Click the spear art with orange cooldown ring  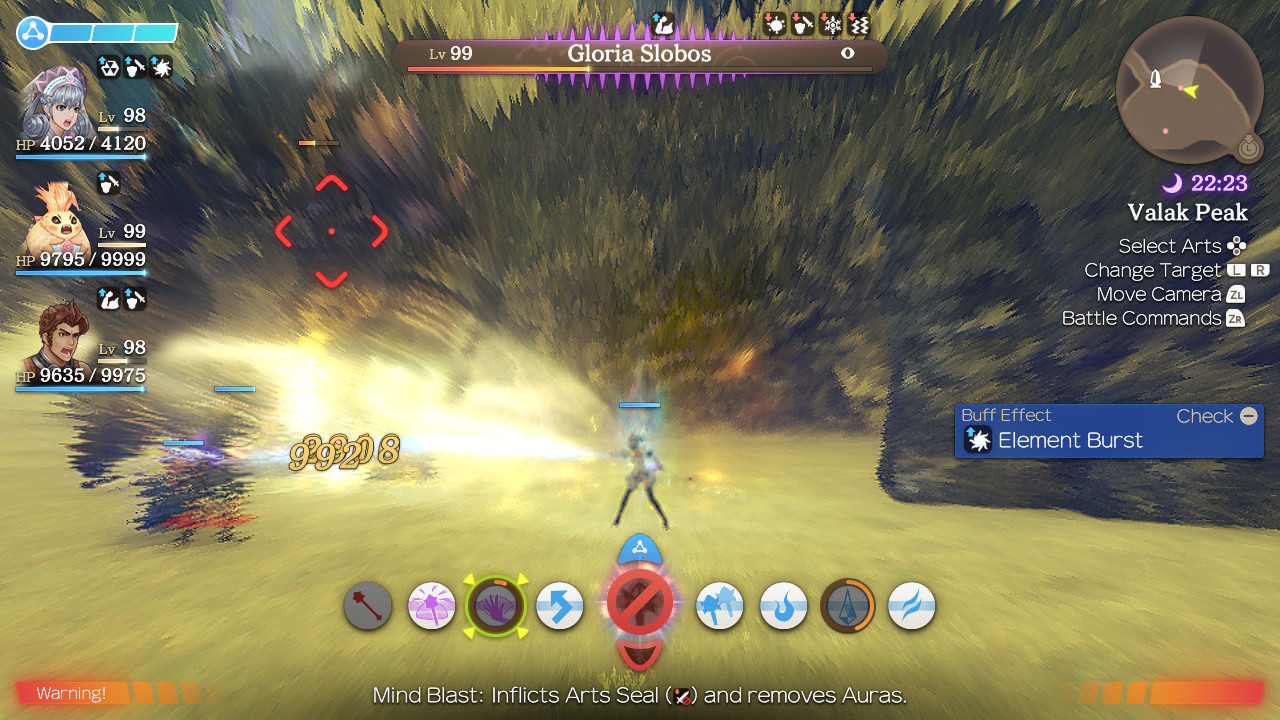tap(847, 605)
